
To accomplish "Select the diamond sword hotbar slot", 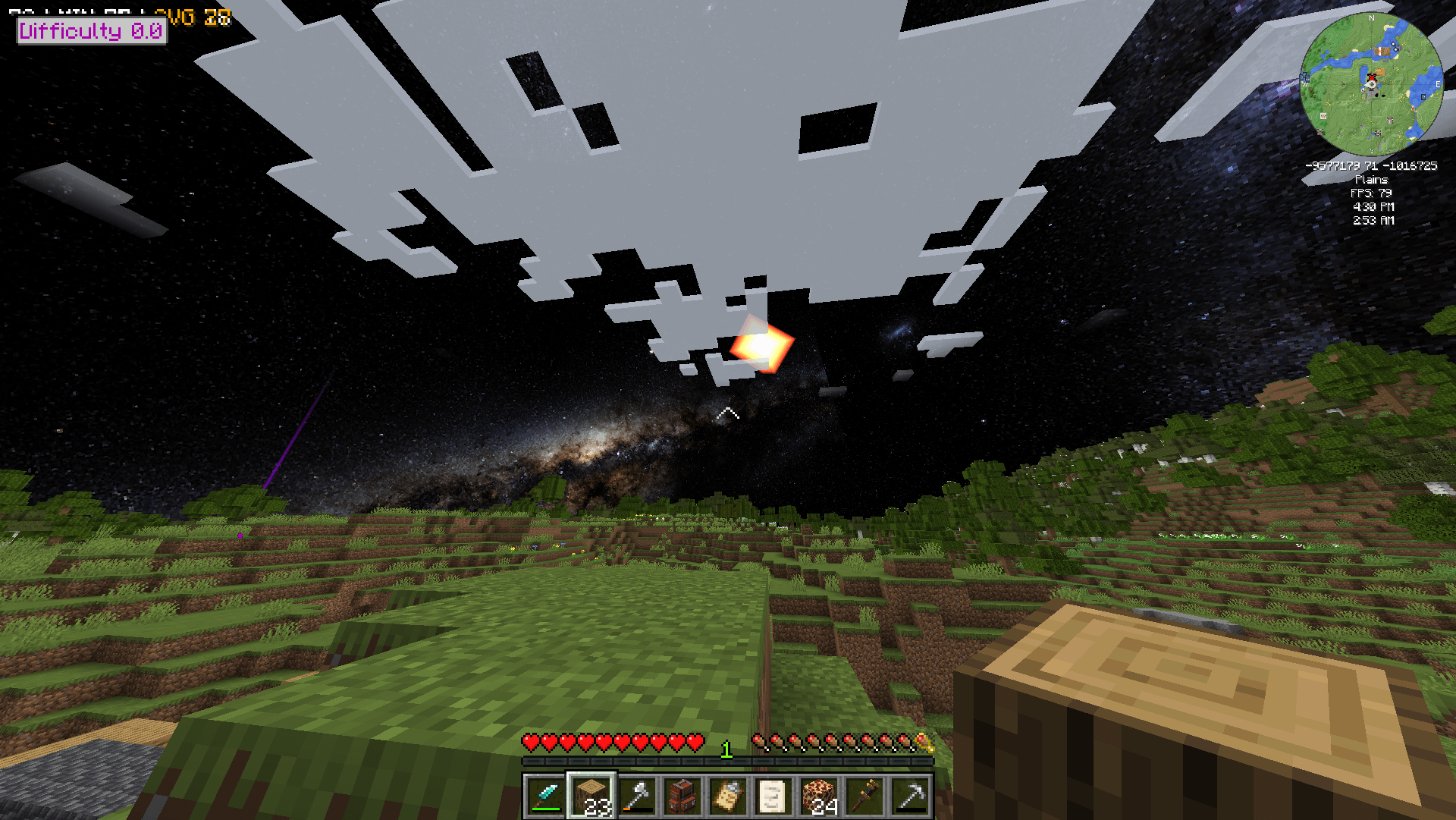I will (545, 796).
